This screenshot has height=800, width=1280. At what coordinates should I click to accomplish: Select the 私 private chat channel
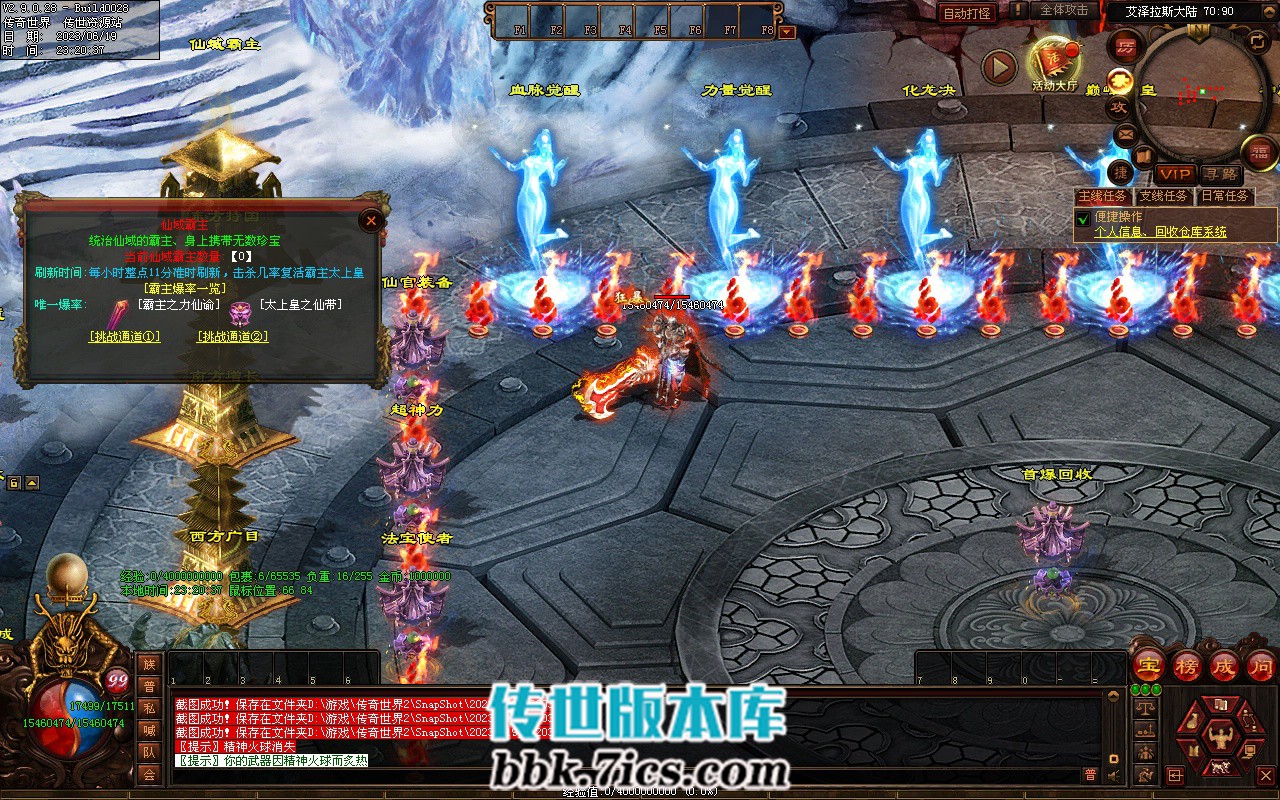tap(149, 708)
